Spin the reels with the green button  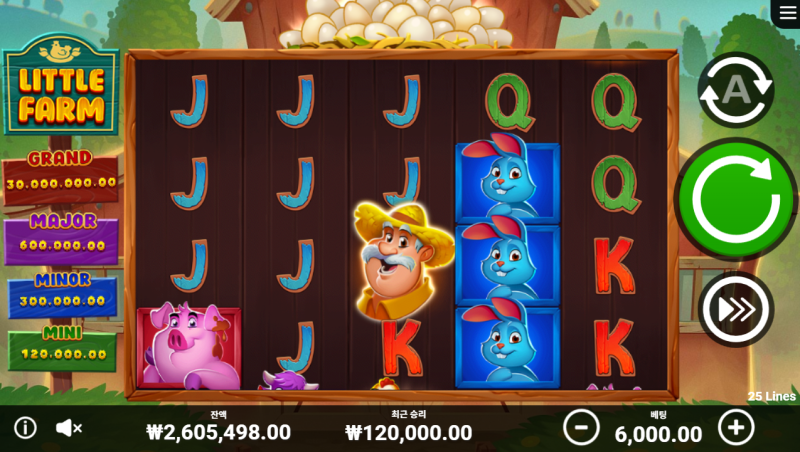(736, 199)
